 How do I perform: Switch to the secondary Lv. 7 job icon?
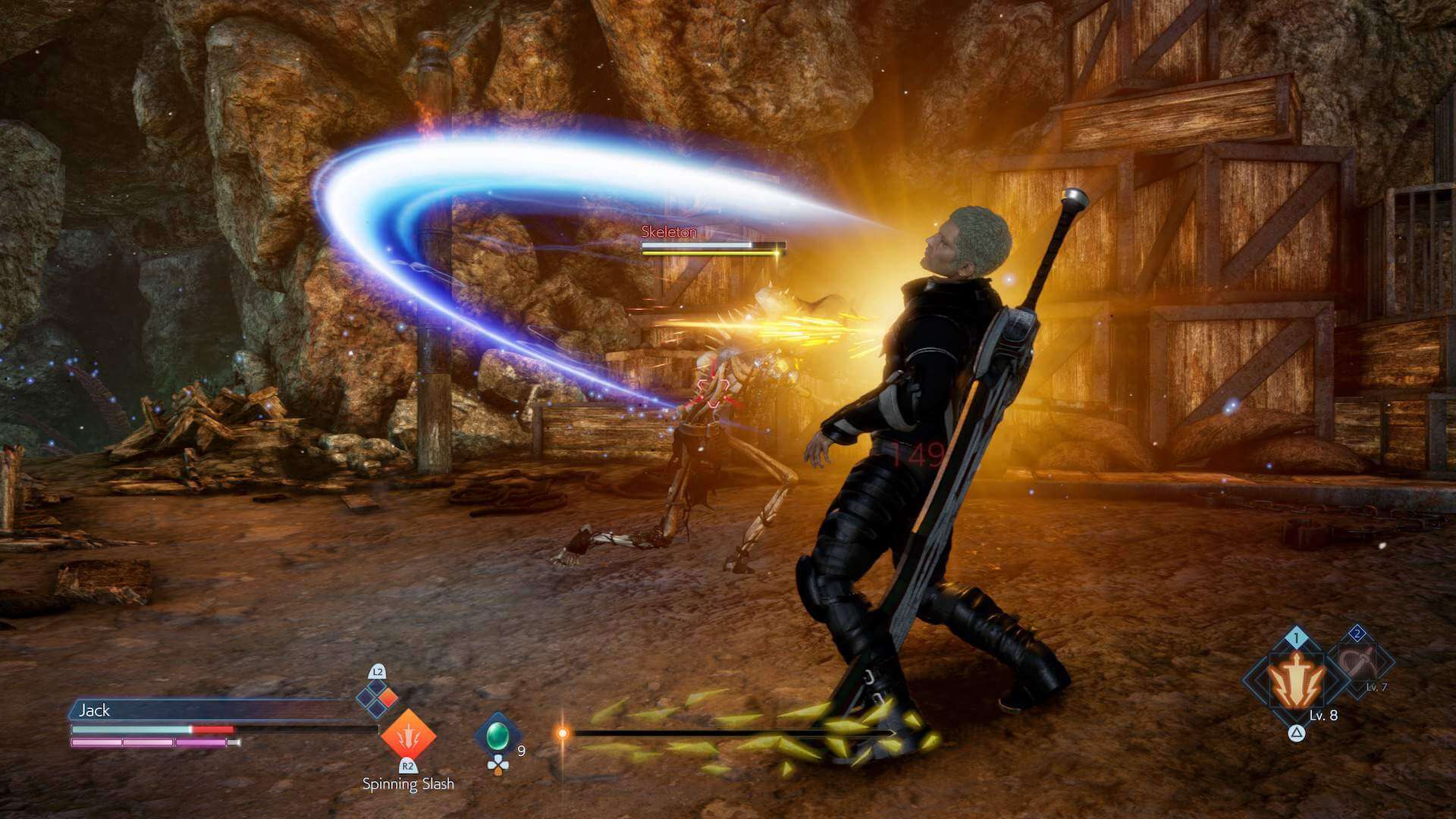pos(1358,663)
